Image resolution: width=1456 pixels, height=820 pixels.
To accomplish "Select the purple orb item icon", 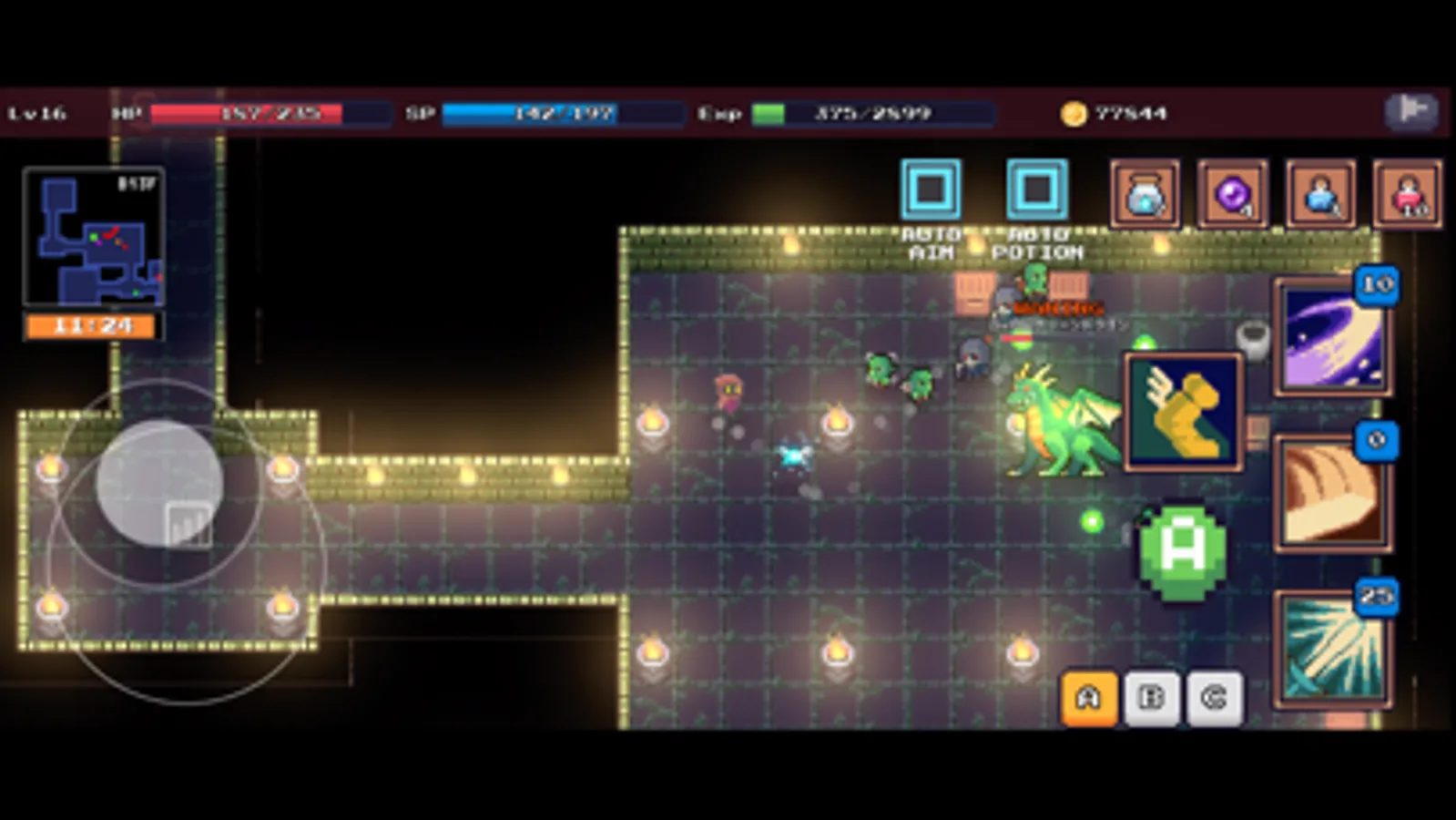I will (1231, 195).
